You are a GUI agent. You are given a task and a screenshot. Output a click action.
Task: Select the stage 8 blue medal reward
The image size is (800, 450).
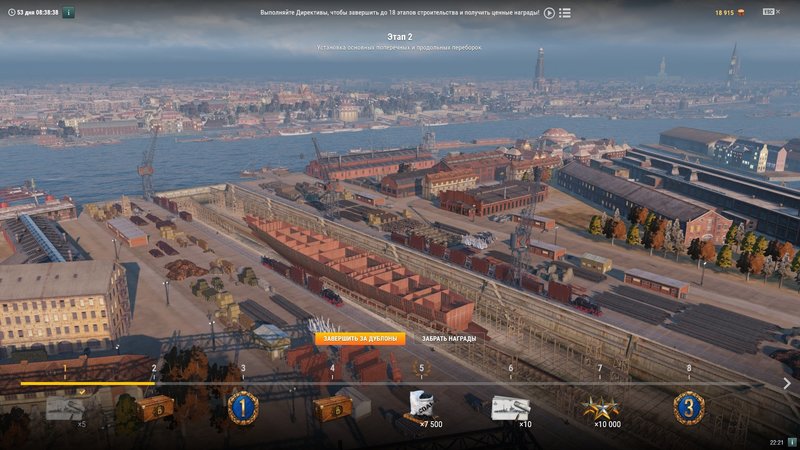(688, 408)
